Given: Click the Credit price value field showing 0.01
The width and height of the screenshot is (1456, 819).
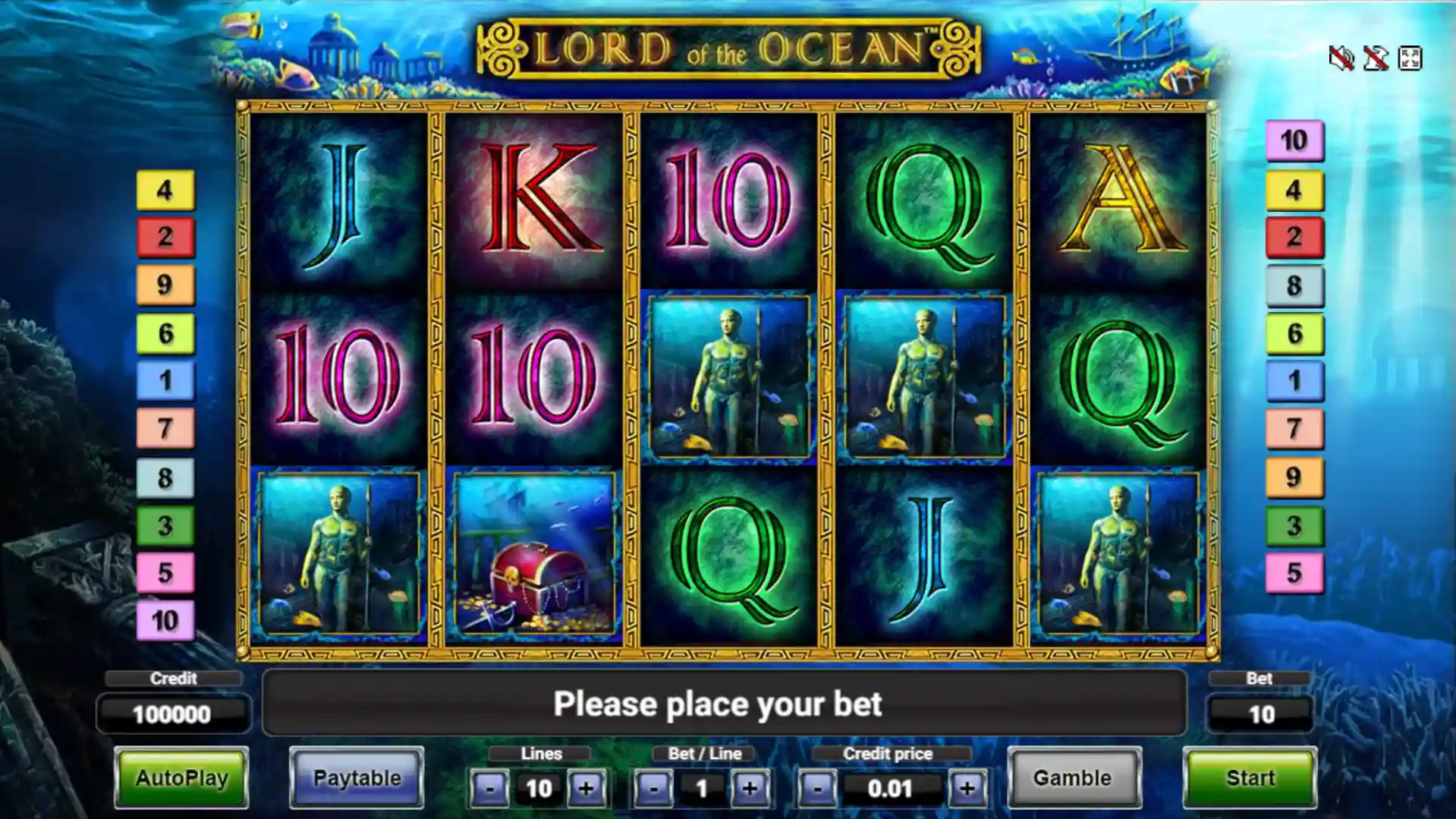Looking at the screenshot, I should [892, 788].
